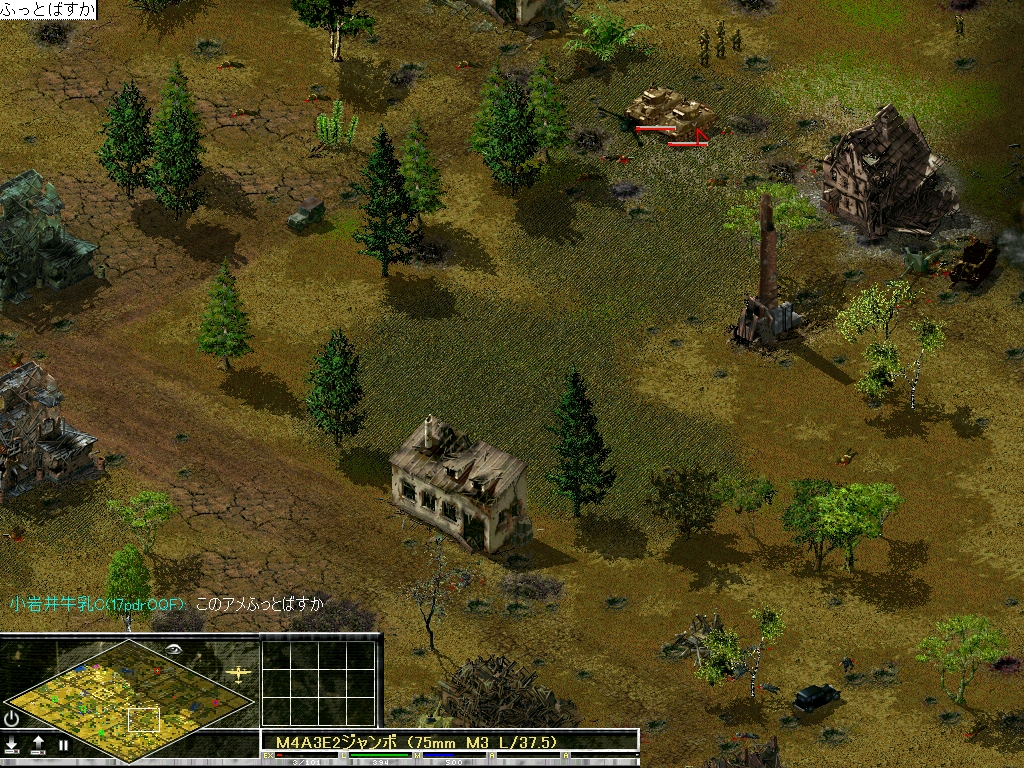Pause the game with the pause button

point(64,745)
